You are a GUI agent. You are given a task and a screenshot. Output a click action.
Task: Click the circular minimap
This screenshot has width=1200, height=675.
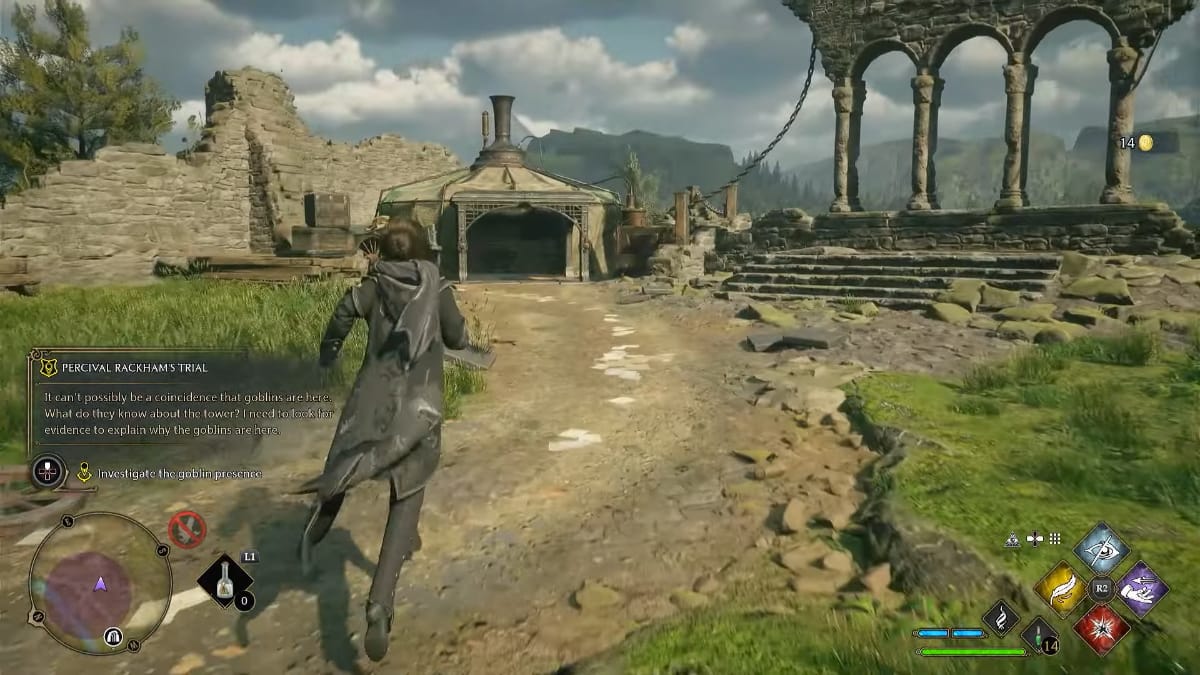[100, 583]
